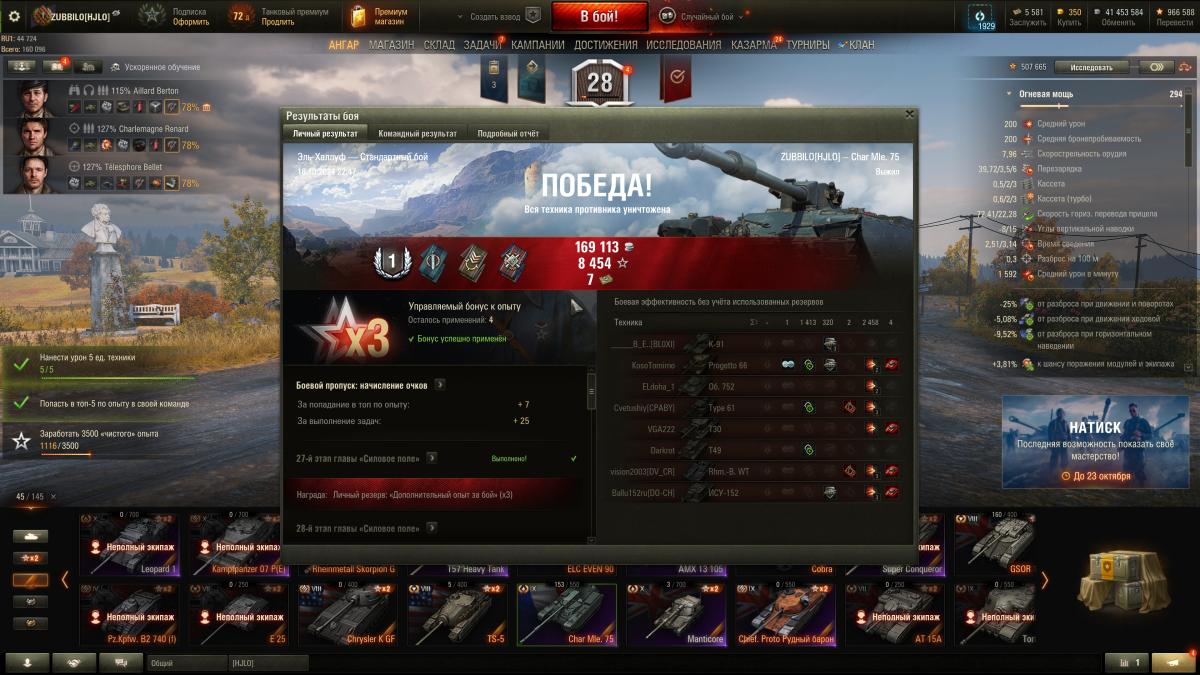Switch to the Командный результат tab

pos(418,133)
